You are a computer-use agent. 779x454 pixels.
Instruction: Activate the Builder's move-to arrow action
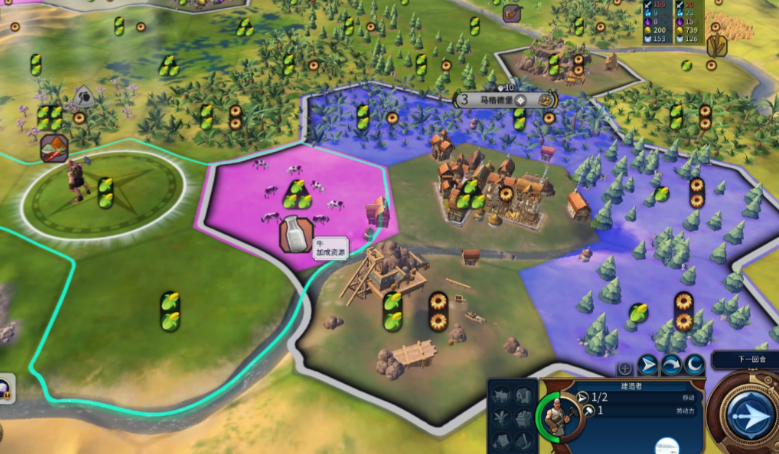[648, 365]
